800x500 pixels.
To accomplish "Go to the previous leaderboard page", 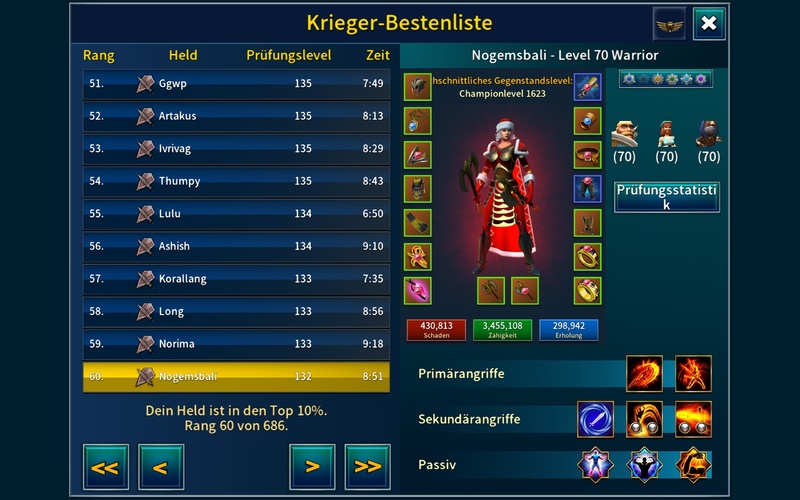I will [x=160, y=466].
